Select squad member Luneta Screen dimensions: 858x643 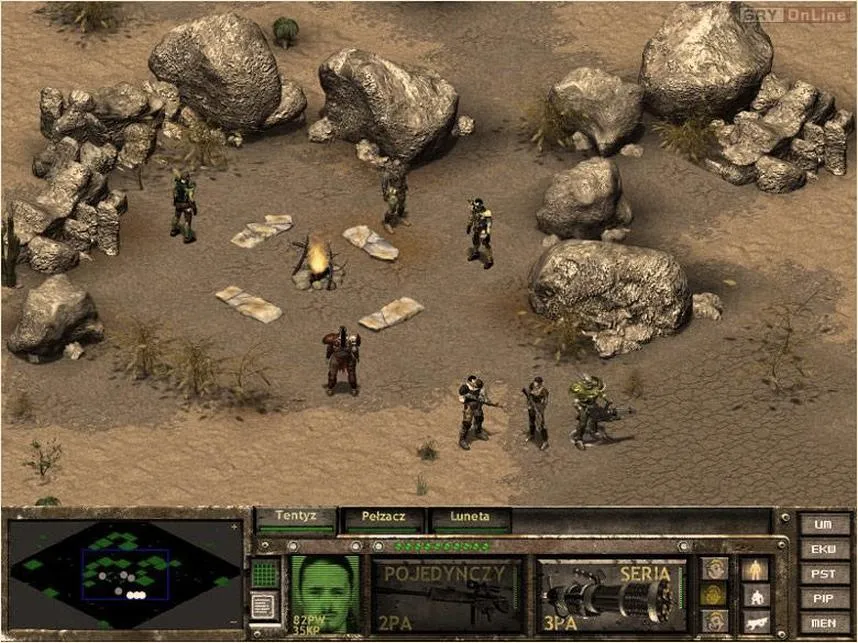470,519
